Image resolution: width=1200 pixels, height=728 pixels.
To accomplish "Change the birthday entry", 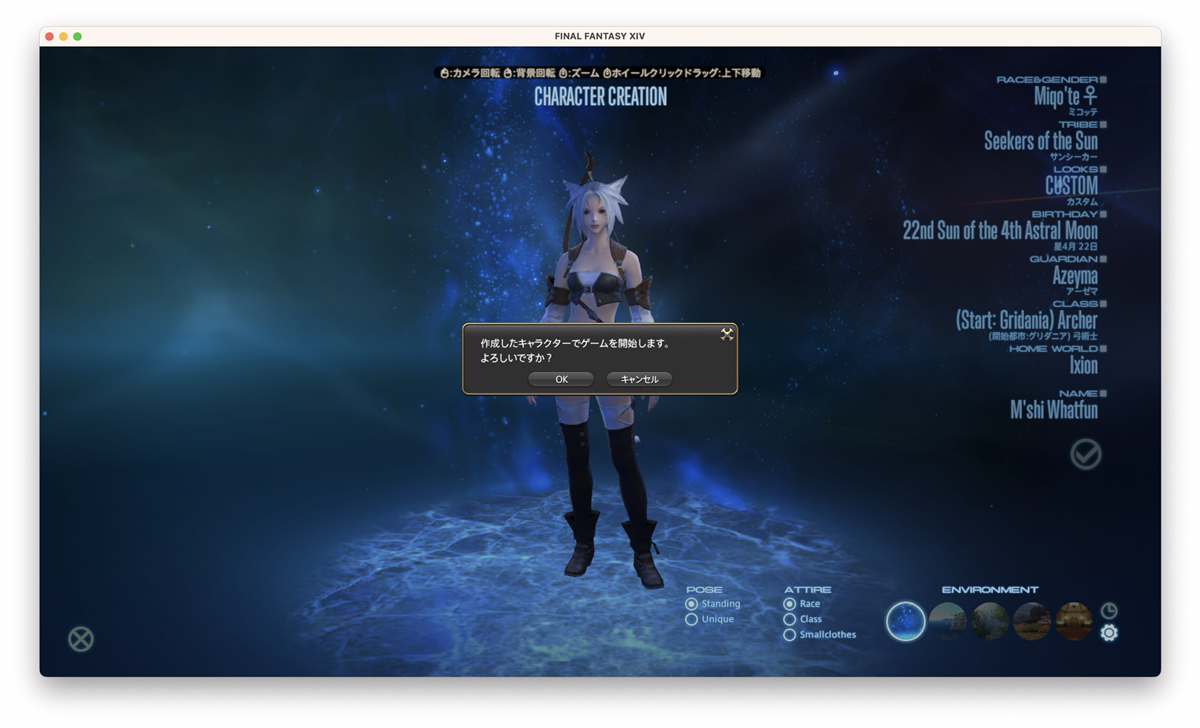I will pyautogui.click(x=1000, y=230).
